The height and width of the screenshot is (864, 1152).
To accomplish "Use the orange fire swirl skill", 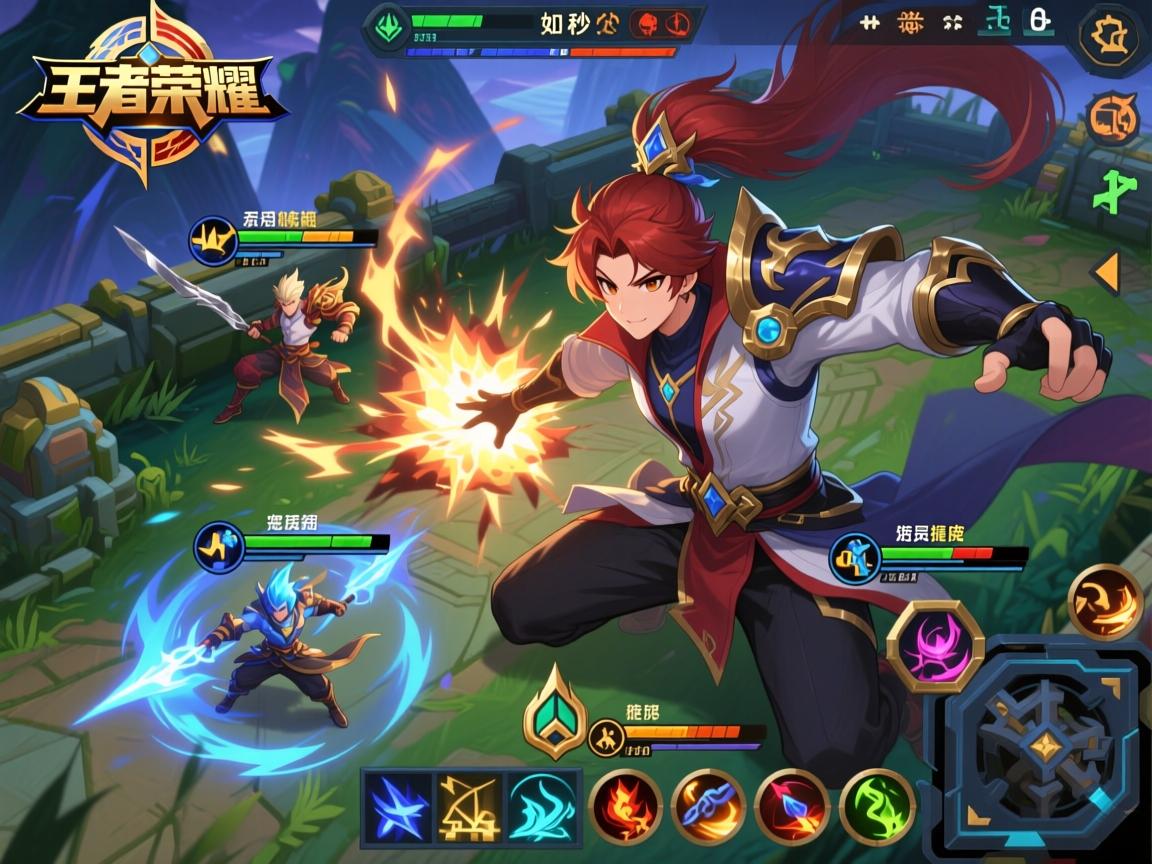I will coord(1105,601).
